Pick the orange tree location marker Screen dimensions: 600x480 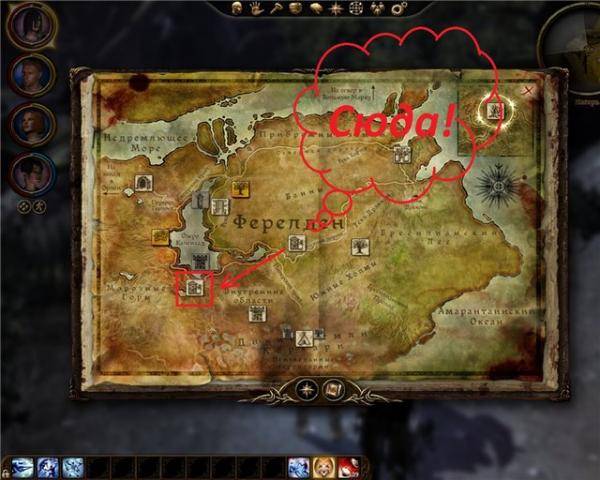[241, 187]
